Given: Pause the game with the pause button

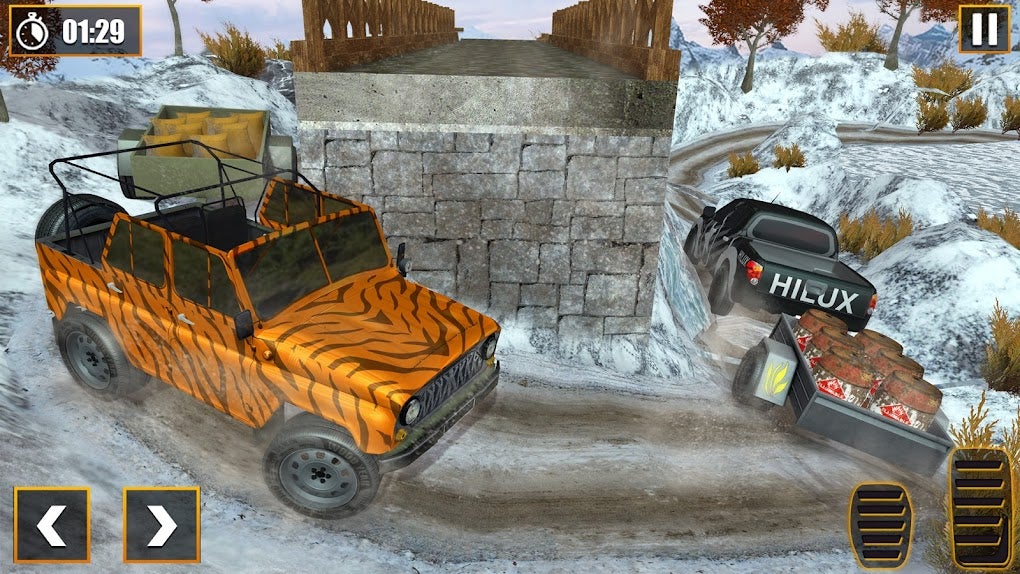Looking at the screenshot, I should (x=984, y=29).
